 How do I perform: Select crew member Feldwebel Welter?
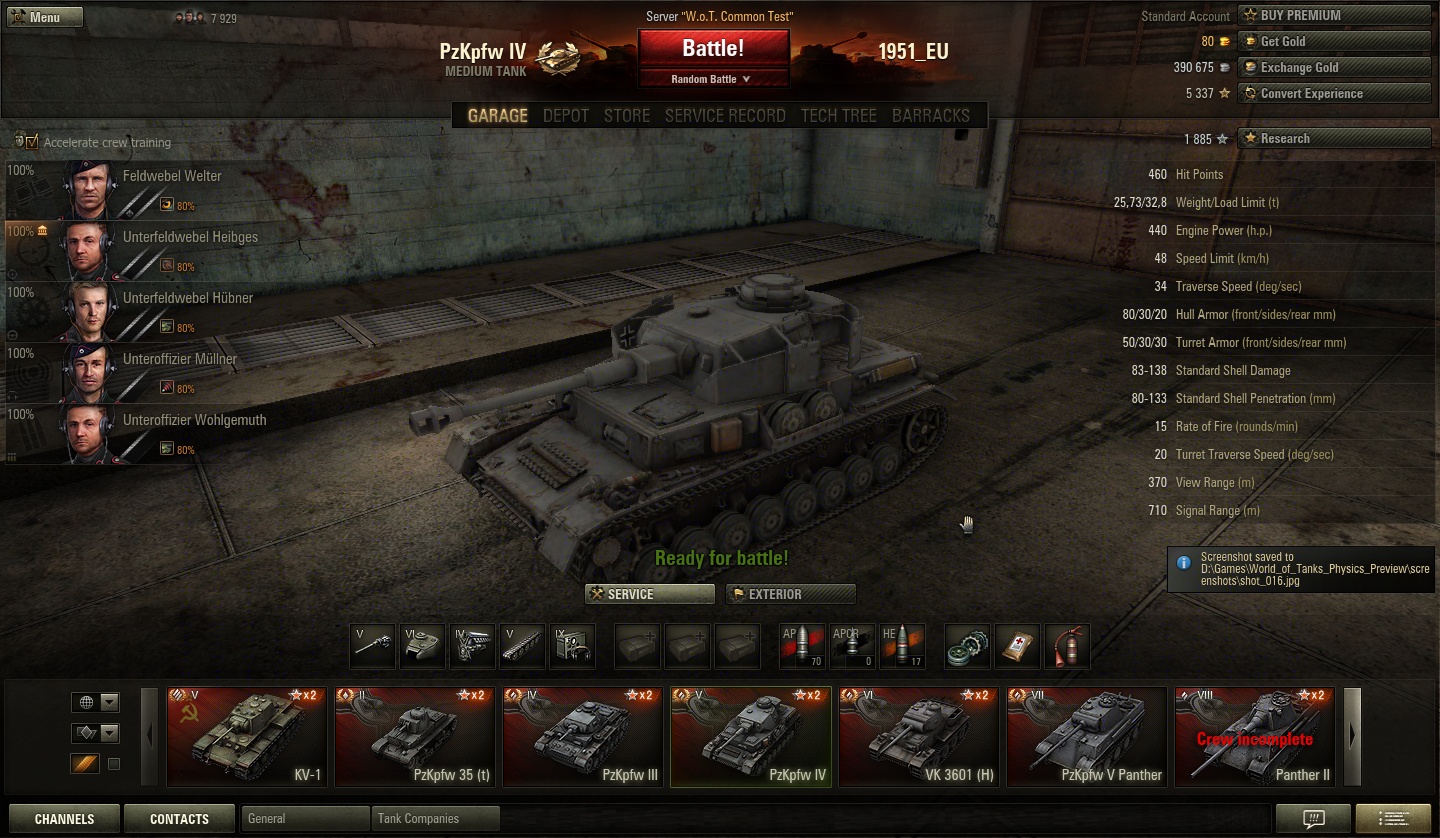(172, 176)
